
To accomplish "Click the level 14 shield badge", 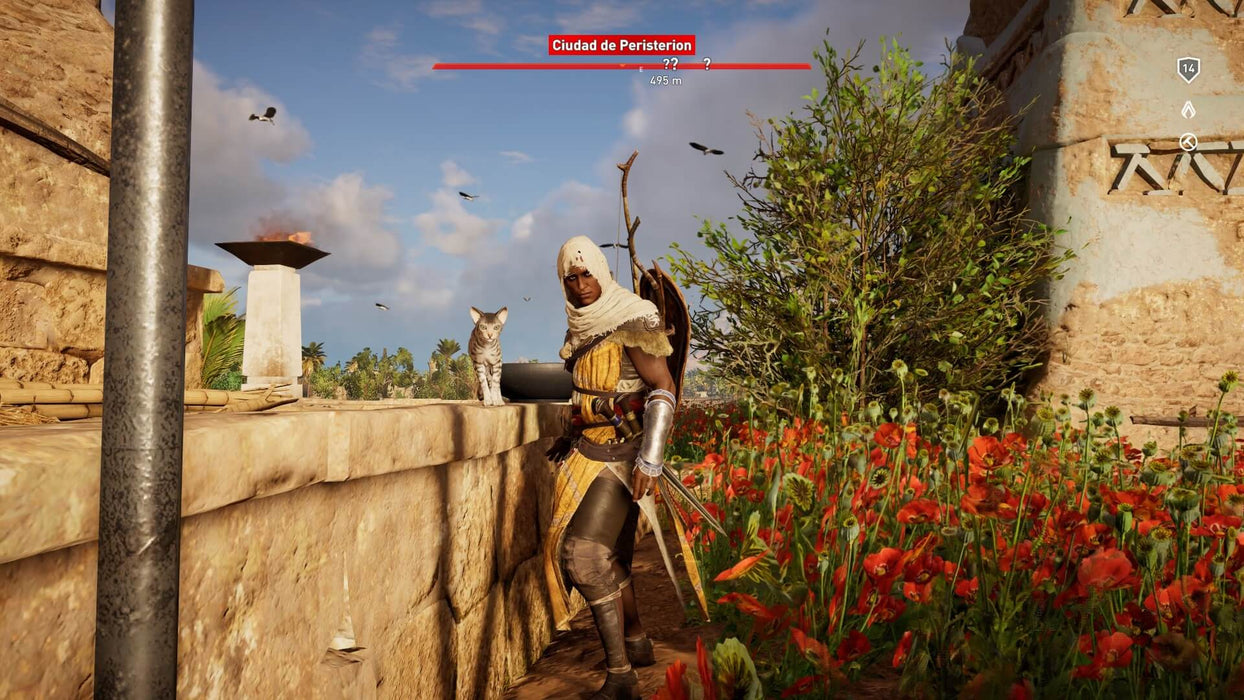I will click(1188, 69).
